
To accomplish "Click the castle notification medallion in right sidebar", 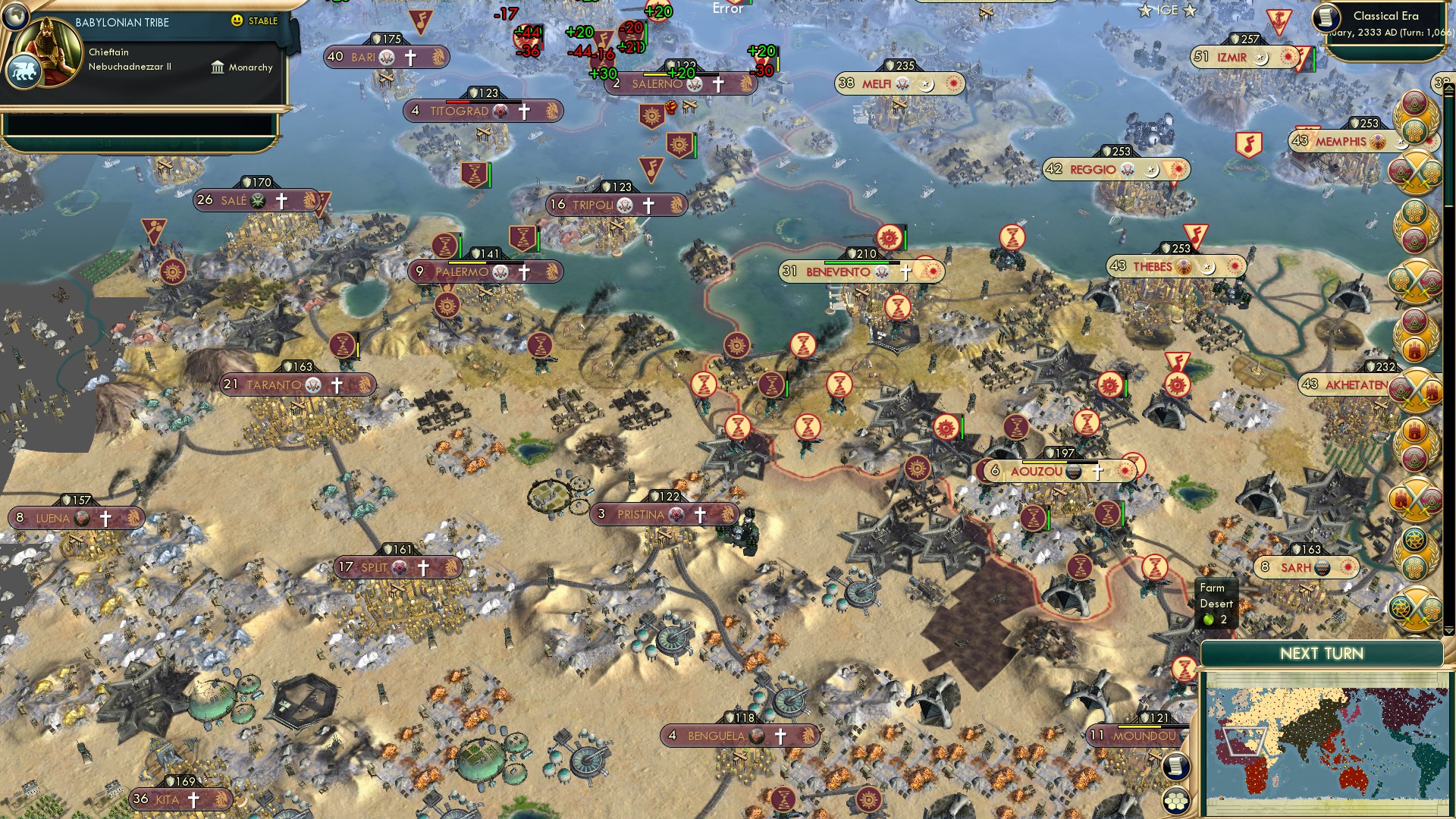I will (x=1413, y=350).
